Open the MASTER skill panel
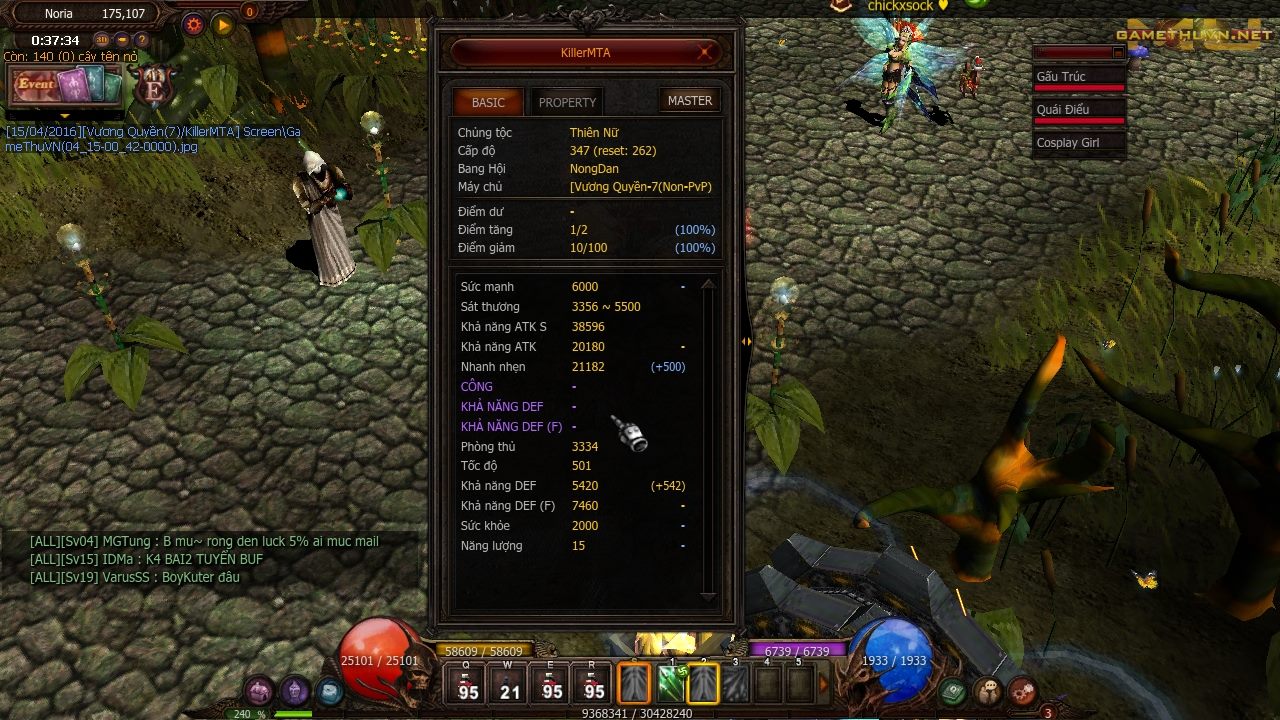The width and height of the screenshot is (1280, 720). click(690, 101)
